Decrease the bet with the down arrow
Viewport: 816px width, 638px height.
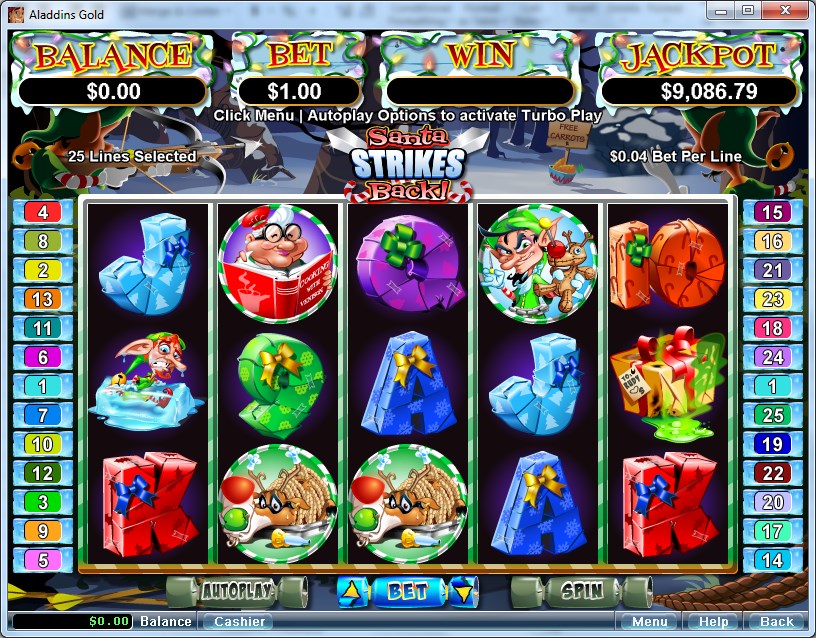coord(461,591)
